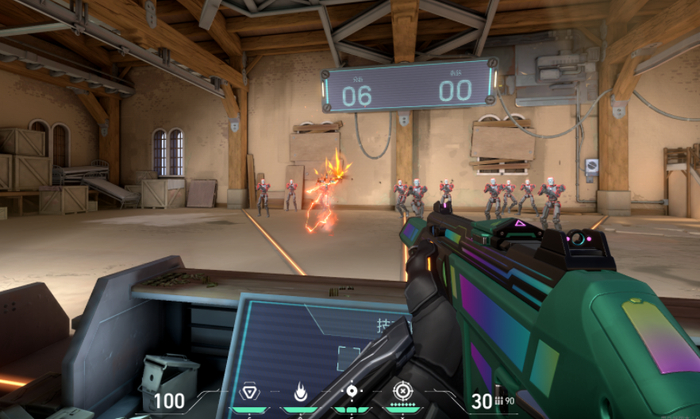Trigger the circled target ultimate ability
The image size is (700, 419).
point(402,391)
